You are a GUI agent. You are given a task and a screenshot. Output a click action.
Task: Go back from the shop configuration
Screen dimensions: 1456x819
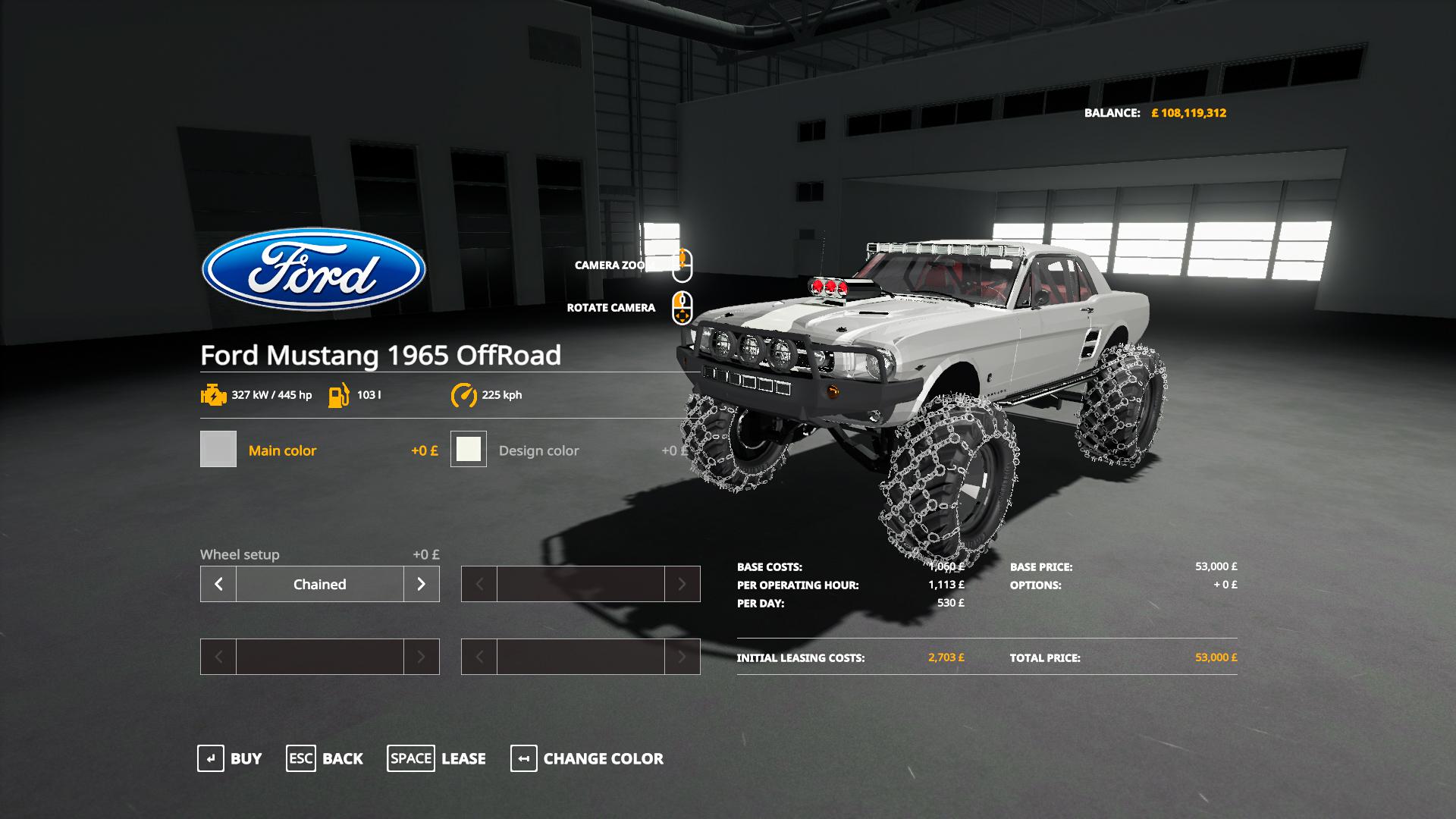325,758
